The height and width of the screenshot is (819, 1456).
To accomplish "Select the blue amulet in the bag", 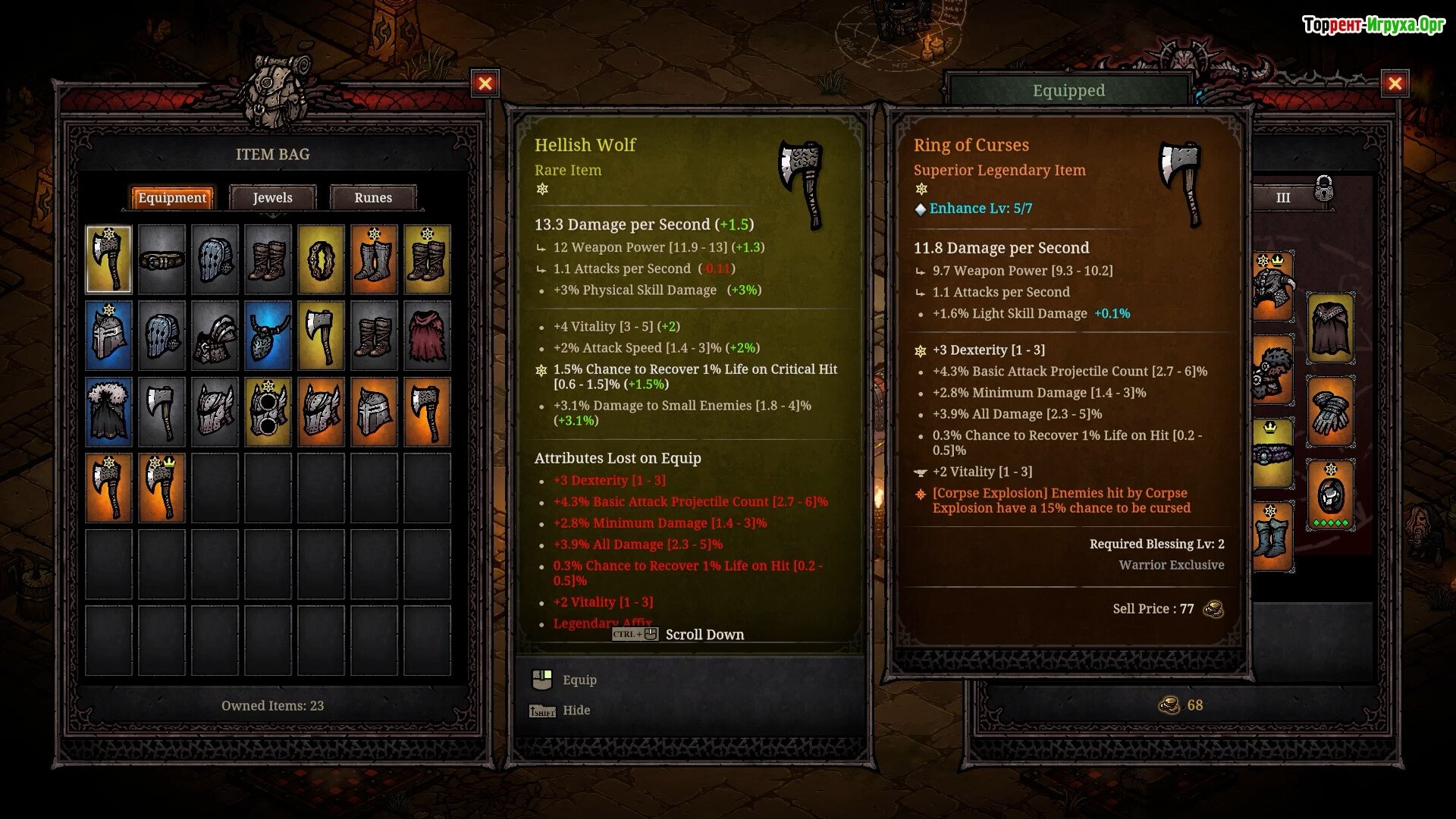I will tap(268, 336).
